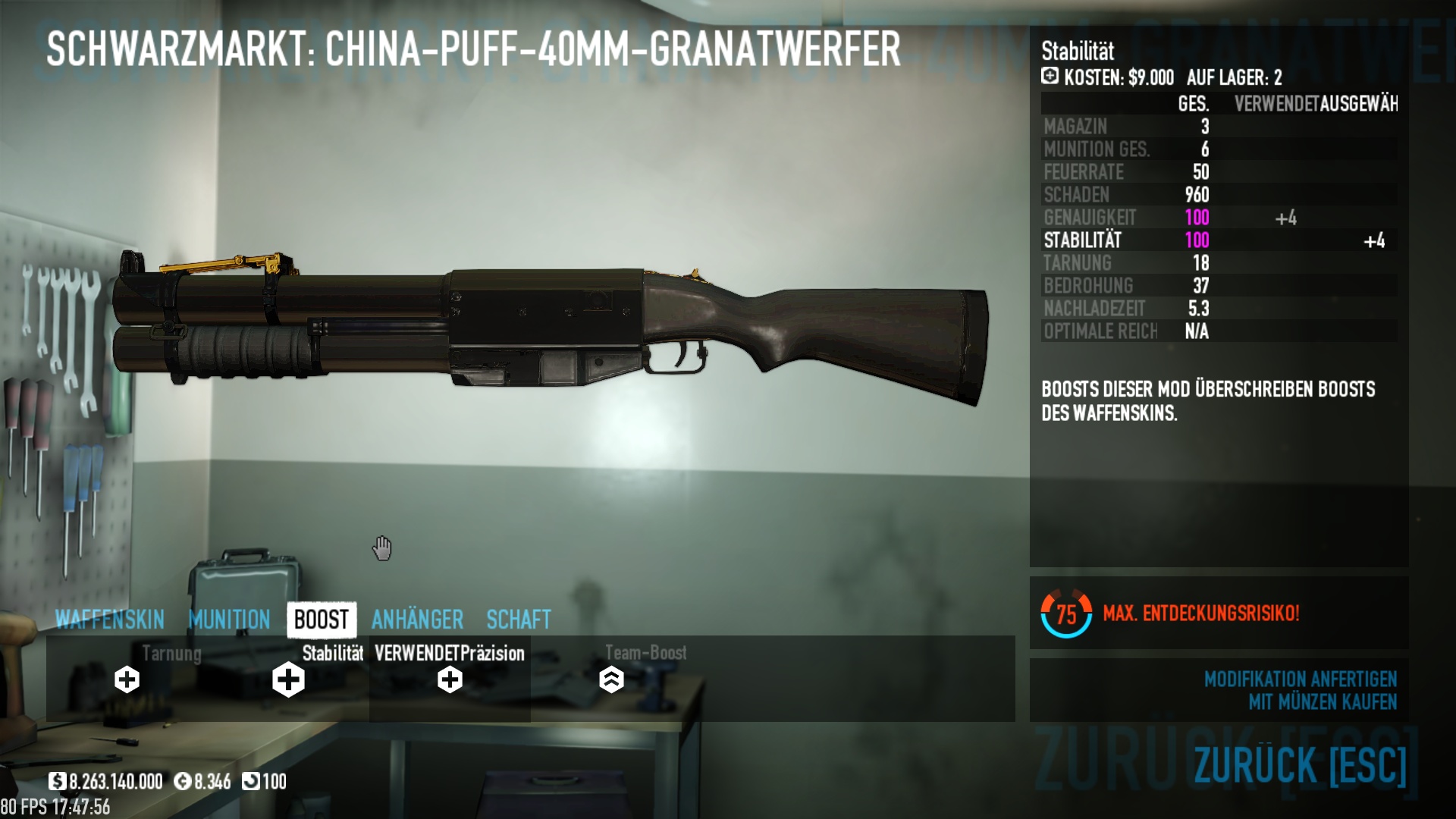1456x819 pixels.
Task: Switch to the Anhänger tab
Action: point(417,620)
